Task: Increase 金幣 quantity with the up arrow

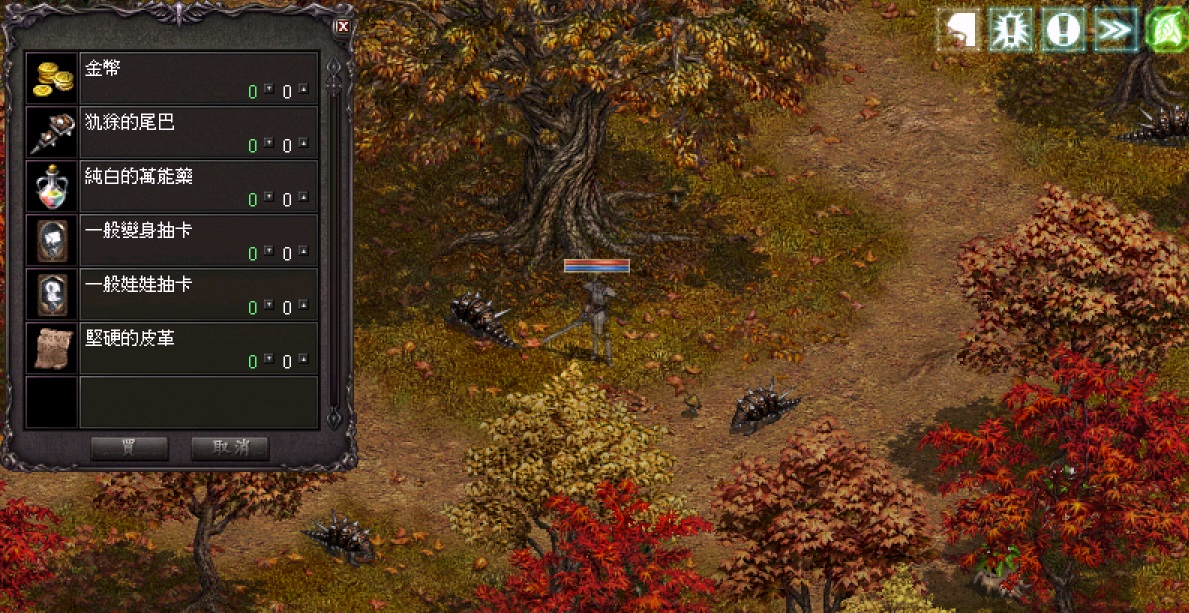Action: [x=303, y=91]
